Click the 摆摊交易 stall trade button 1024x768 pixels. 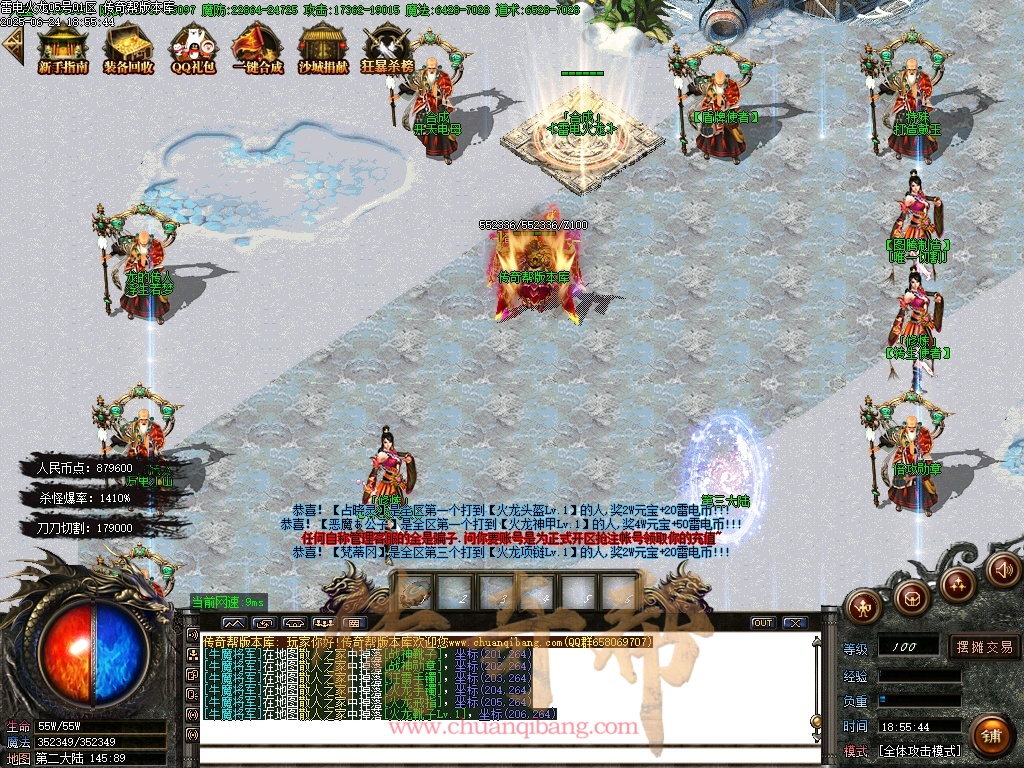click(x=984, y=647)
